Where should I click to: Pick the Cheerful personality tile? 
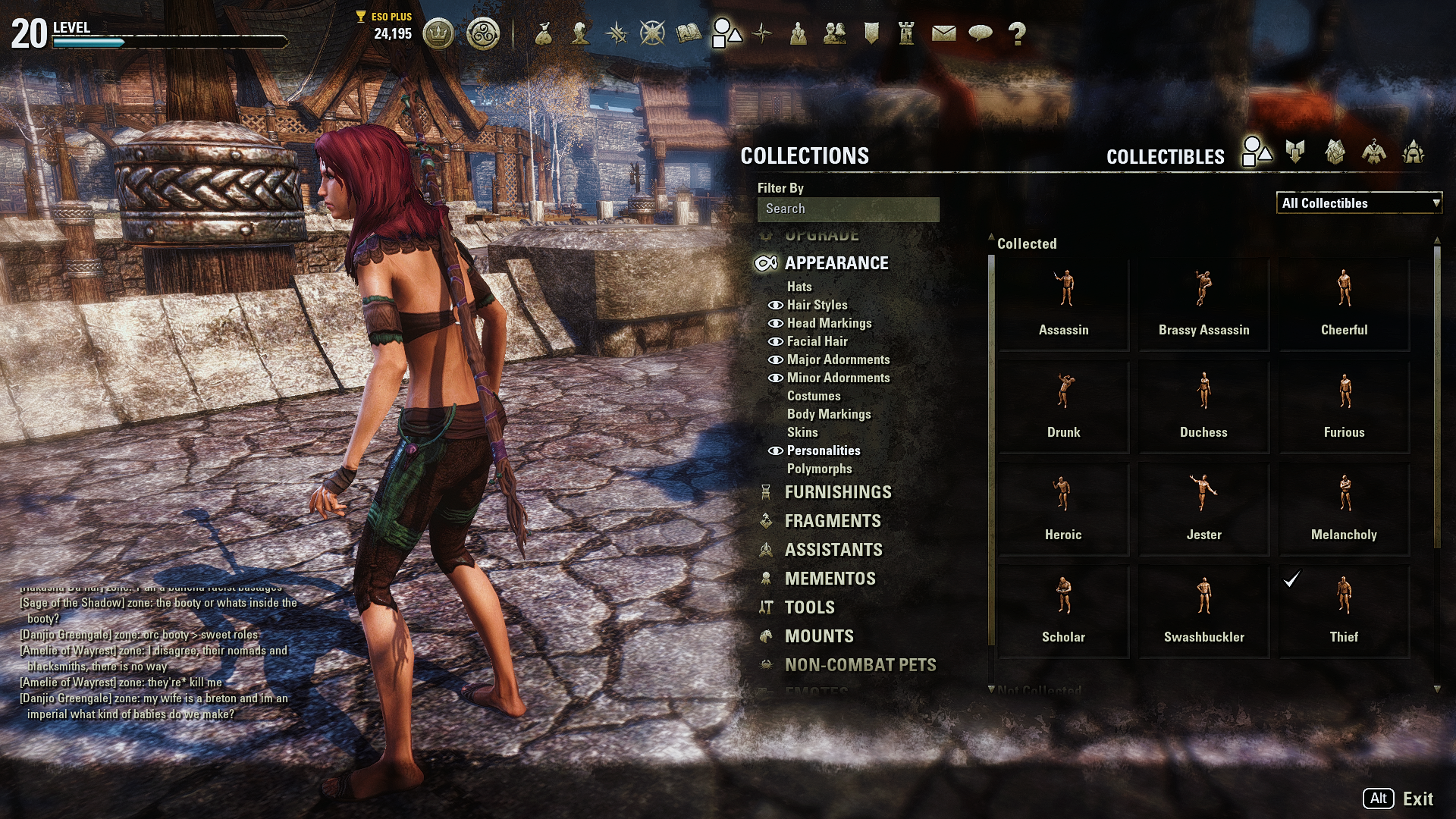1344,304
